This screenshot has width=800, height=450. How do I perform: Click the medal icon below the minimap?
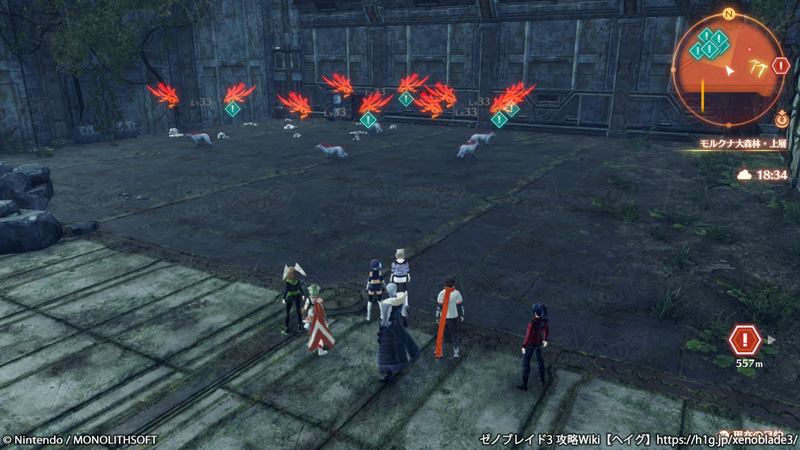780,119
